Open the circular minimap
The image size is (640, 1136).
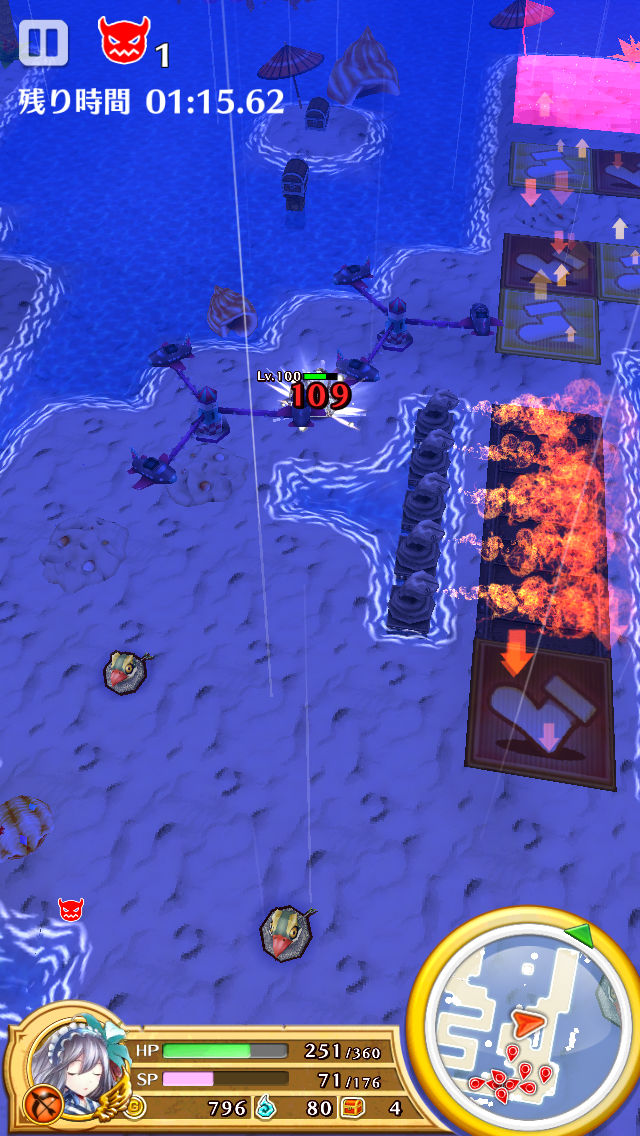(524, 1024)
